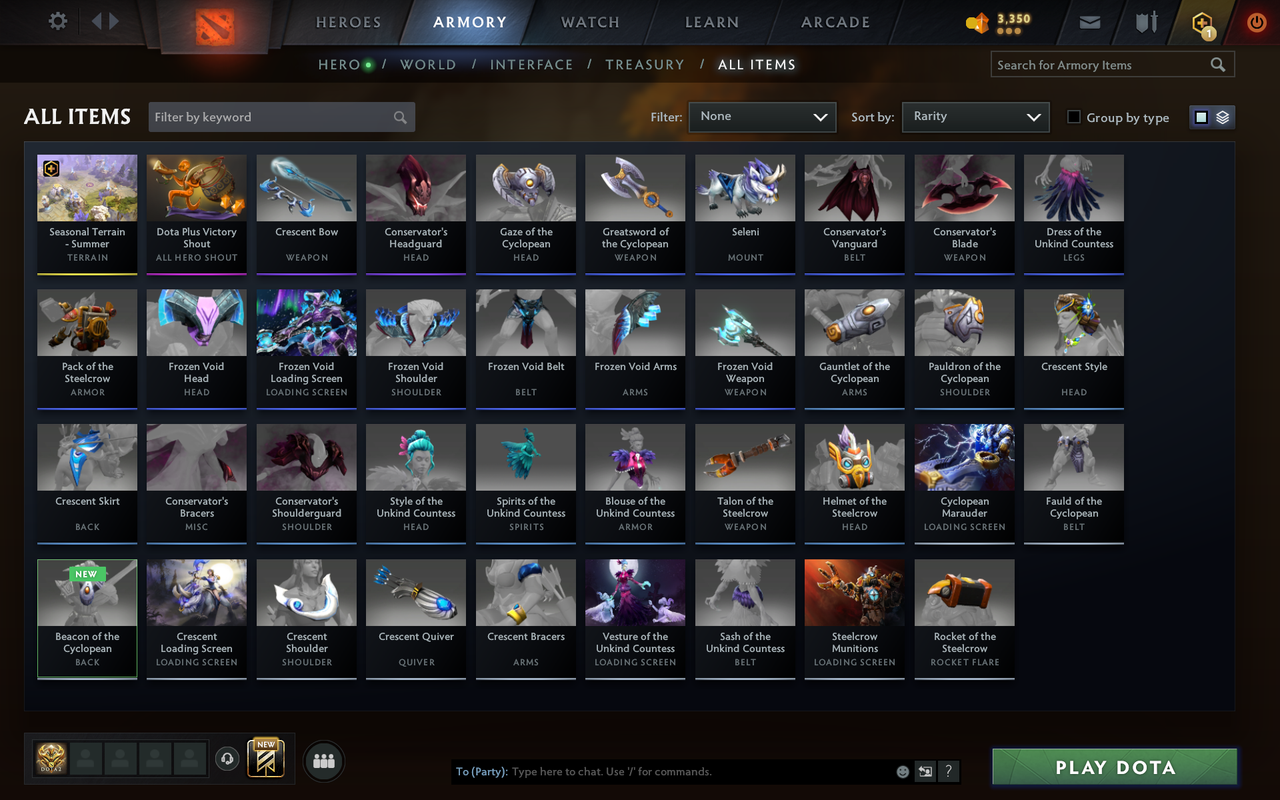
Task: Switch to the WATCH tab
Action: [x=589, y=22]
